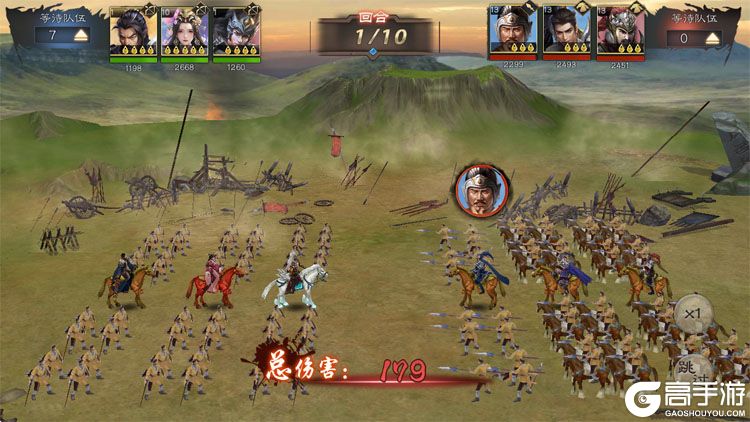Click the round general portrait above the battlefield
Image resolution: width=750 pixels, height=422 pixels.
coord(483,190)
